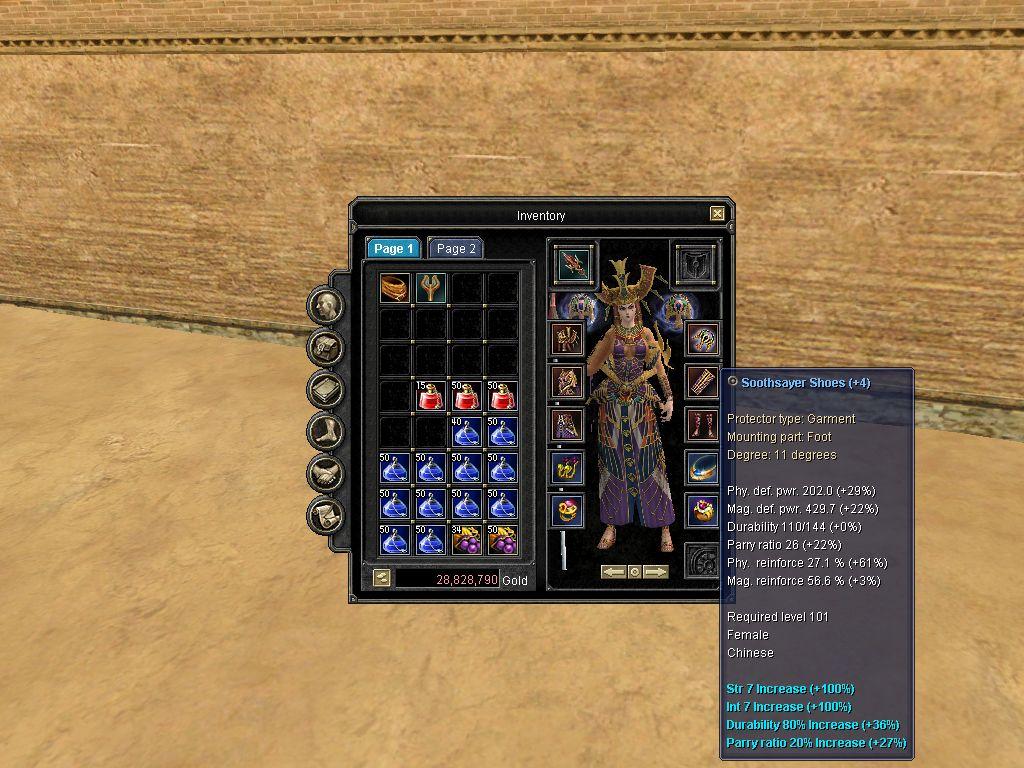Rotate character preview with right arrow
1024x768 pixels.
(x=656, y=572)
